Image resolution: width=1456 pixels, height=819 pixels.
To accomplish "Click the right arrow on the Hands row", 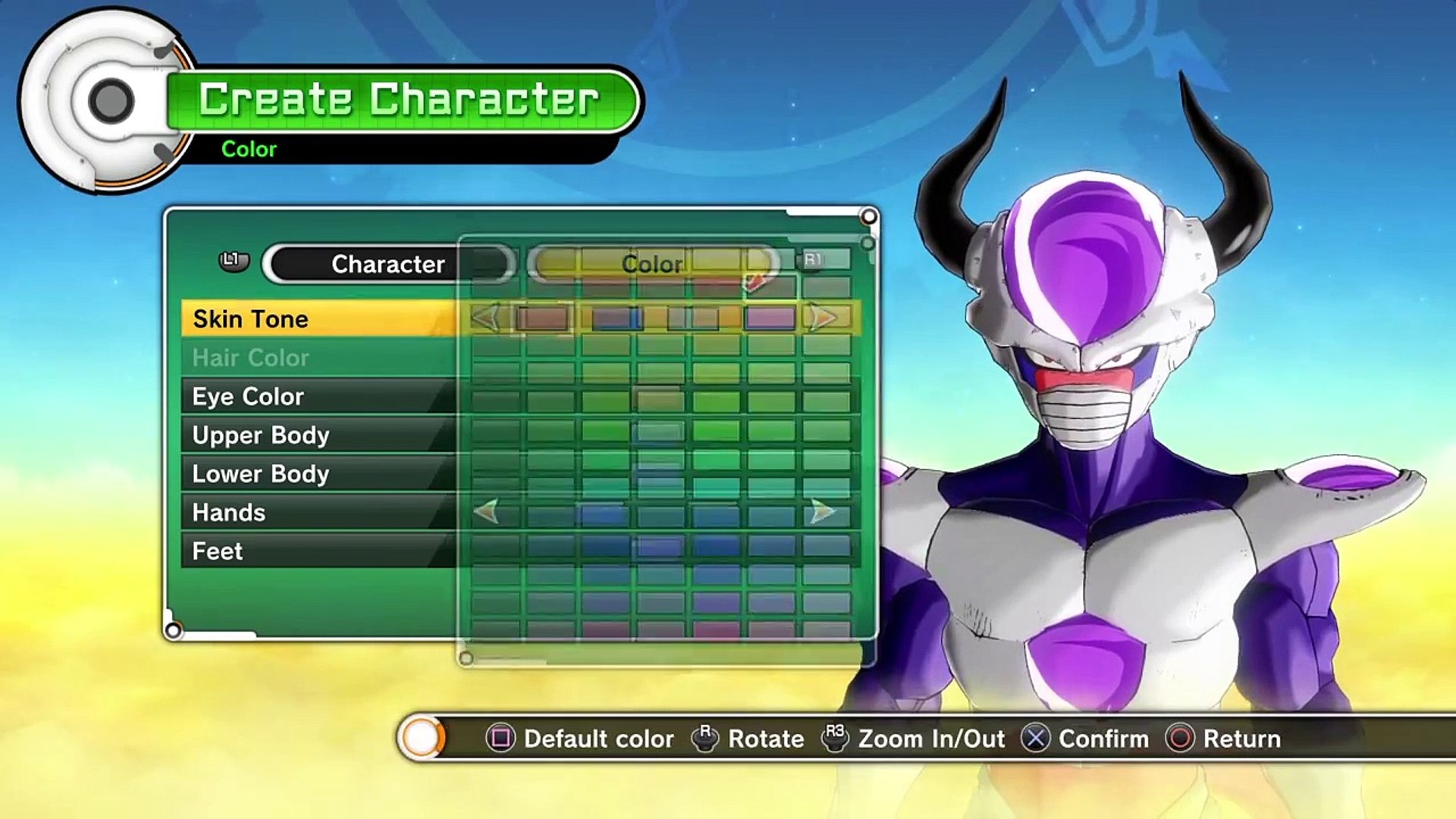I will tap(822, 511).
